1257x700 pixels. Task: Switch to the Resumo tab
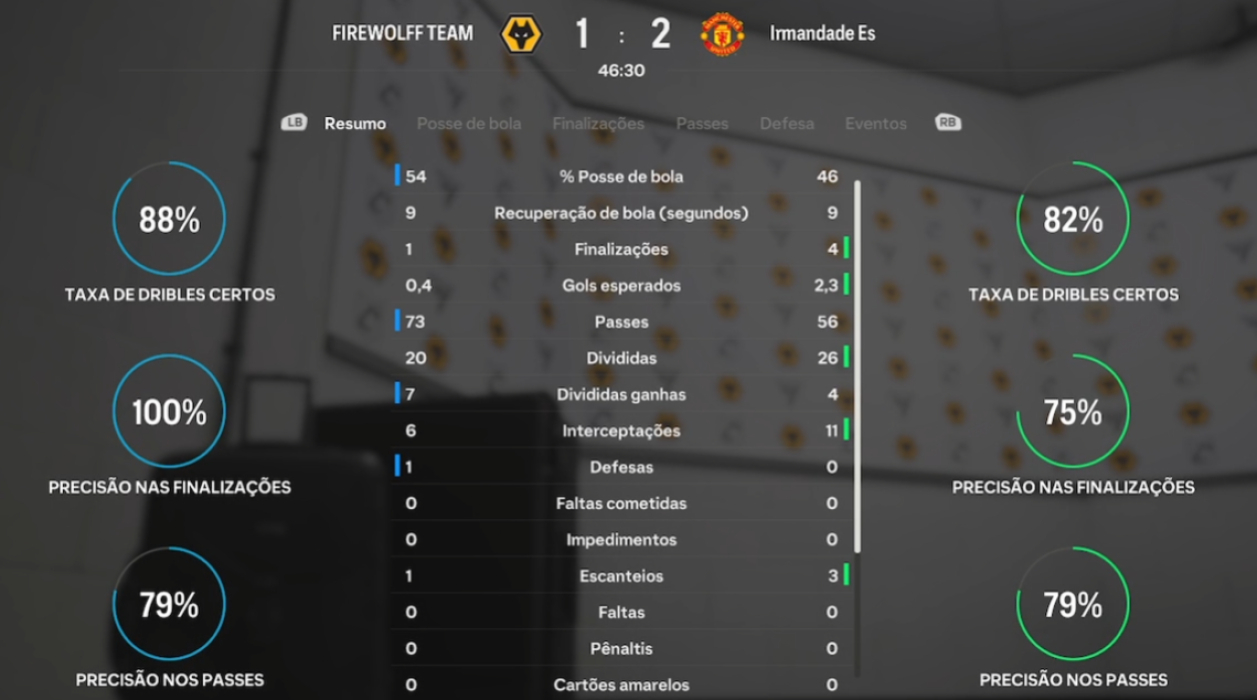(355, 124)
